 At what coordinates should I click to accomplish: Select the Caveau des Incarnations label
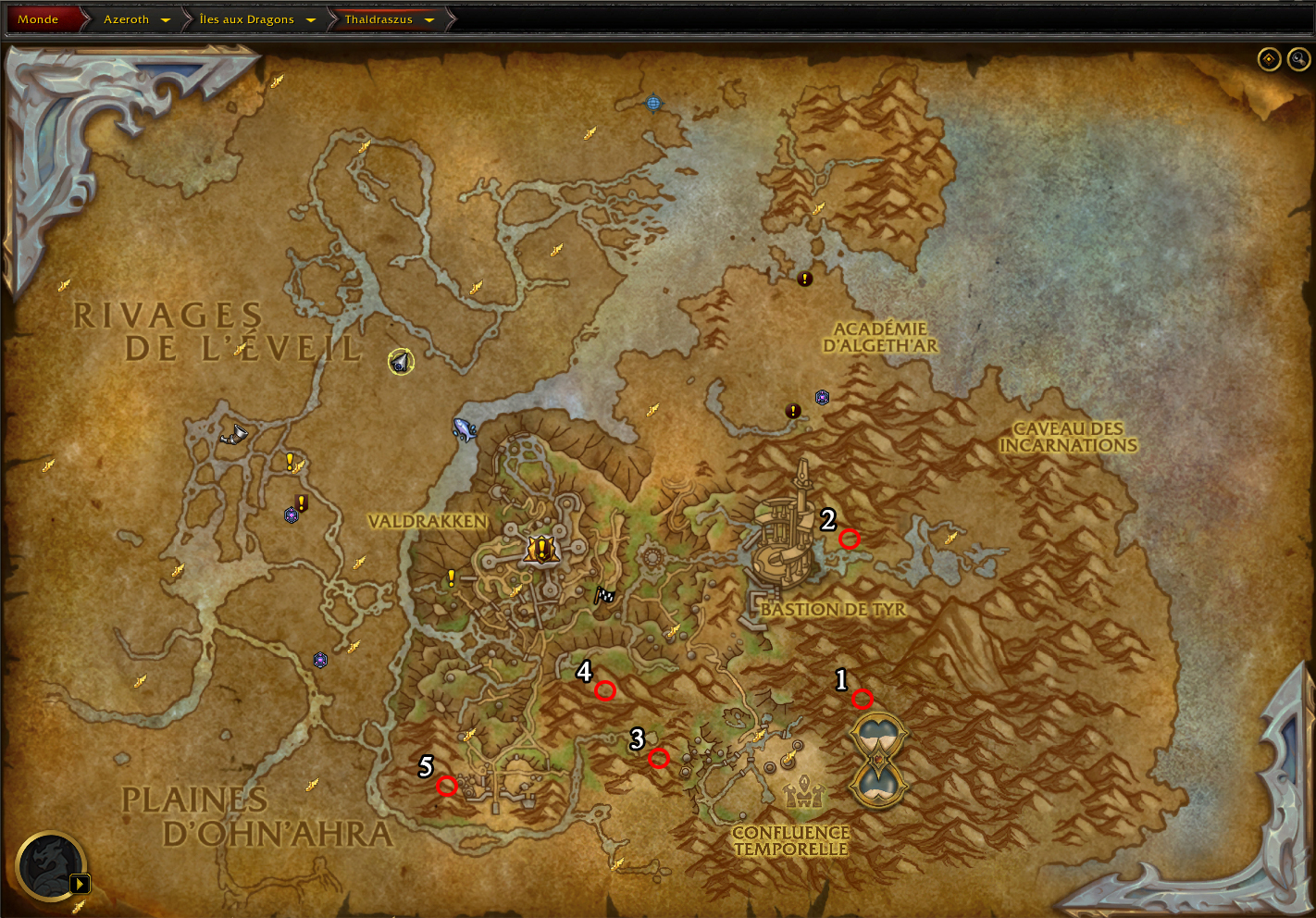click(x=1068, y=437)
